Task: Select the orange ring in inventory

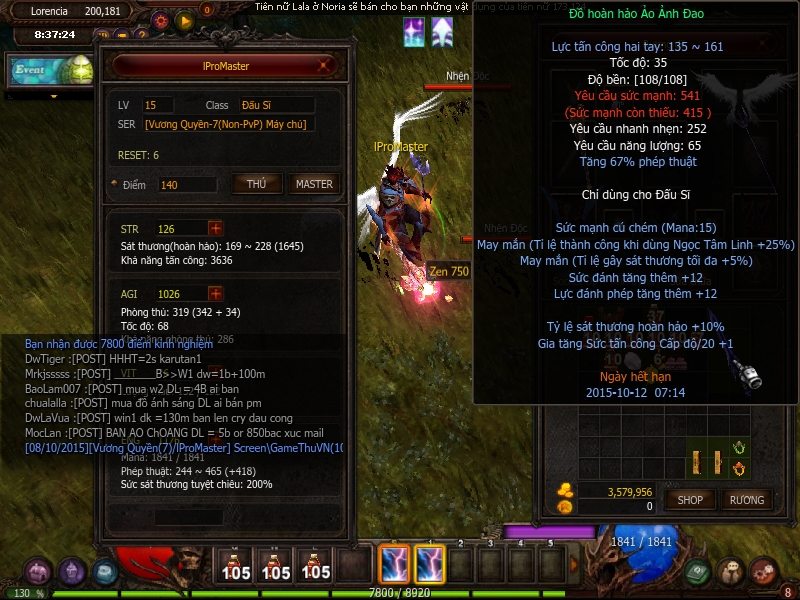Action: pyautogui.click(x=740, y=468)
